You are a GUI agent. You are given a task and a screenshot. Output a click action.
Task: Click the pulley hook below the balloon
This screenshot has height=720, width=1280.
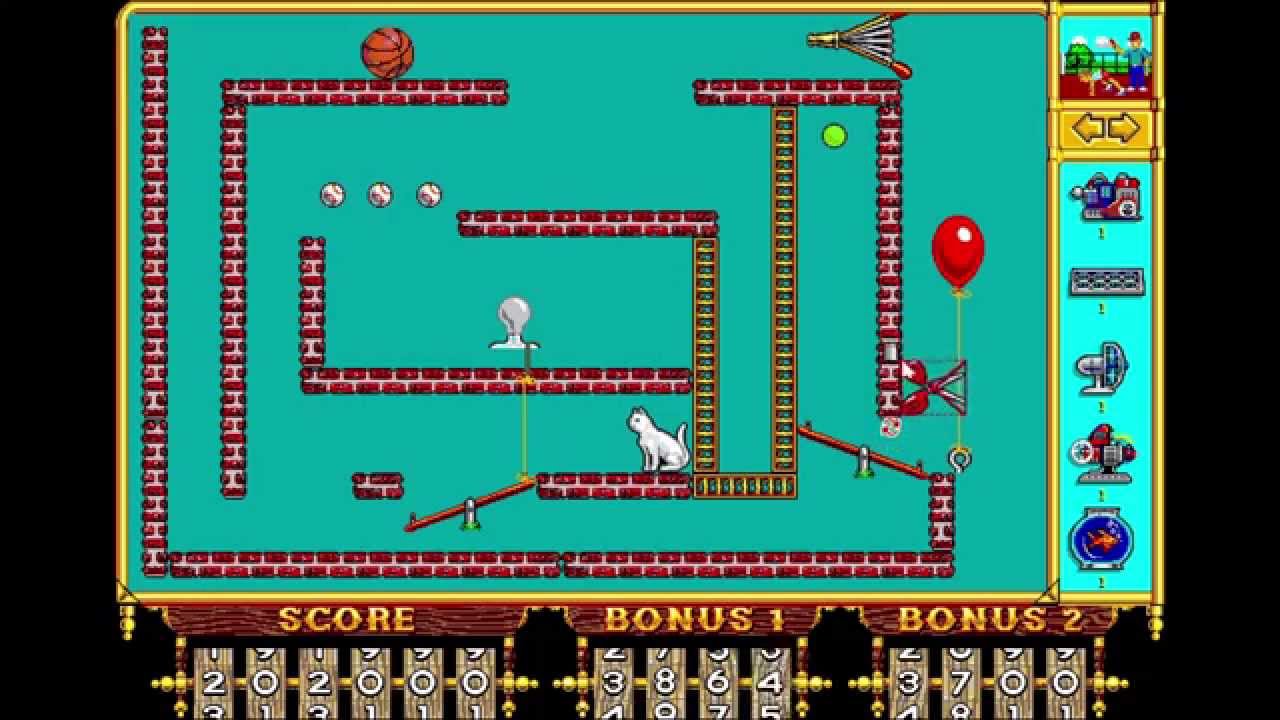[x=959, y=460]
